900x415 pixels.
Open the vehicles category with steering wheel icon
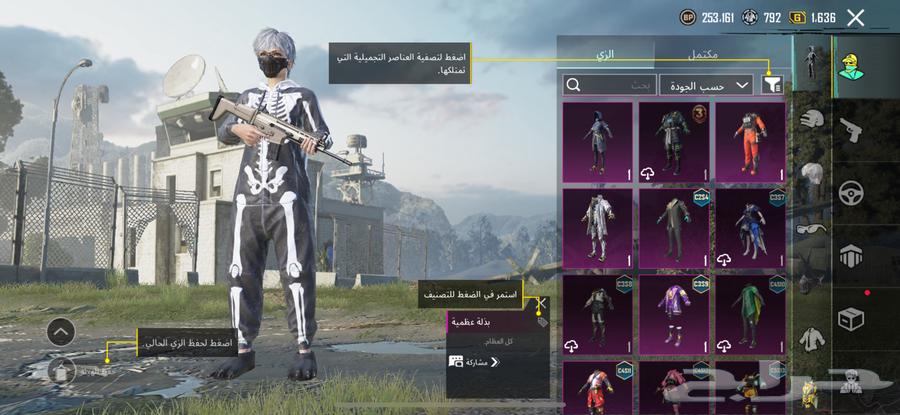point(852,192)
